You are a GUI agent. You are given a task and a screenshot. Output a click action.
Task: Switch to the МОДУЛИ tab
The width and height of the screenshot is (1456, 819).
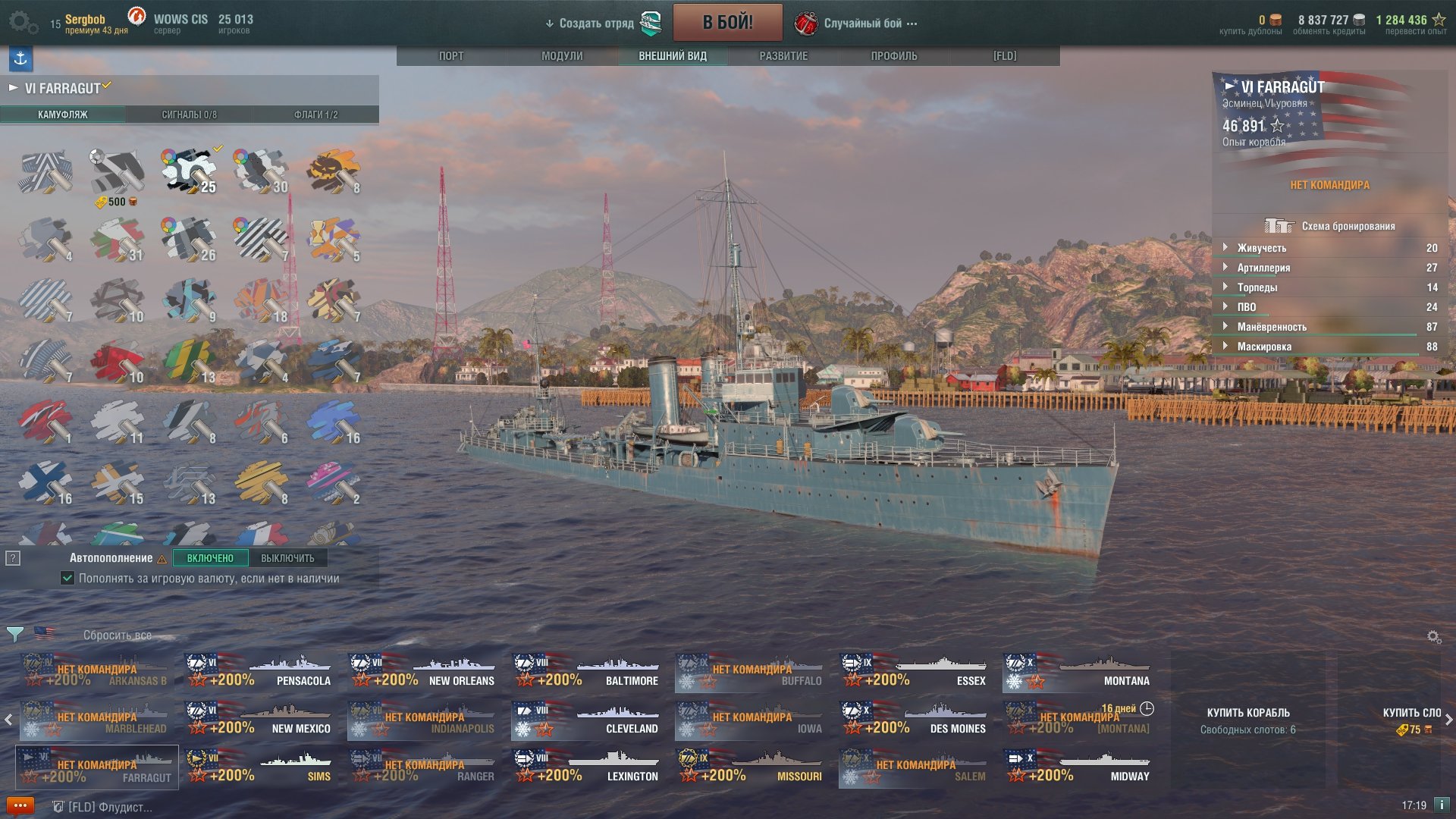tap(562, 56)
